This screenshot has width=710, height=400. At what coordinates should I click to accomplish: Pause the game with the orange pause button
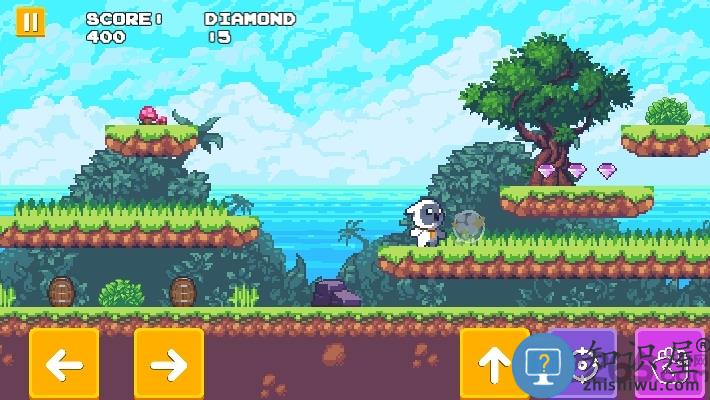30,23
